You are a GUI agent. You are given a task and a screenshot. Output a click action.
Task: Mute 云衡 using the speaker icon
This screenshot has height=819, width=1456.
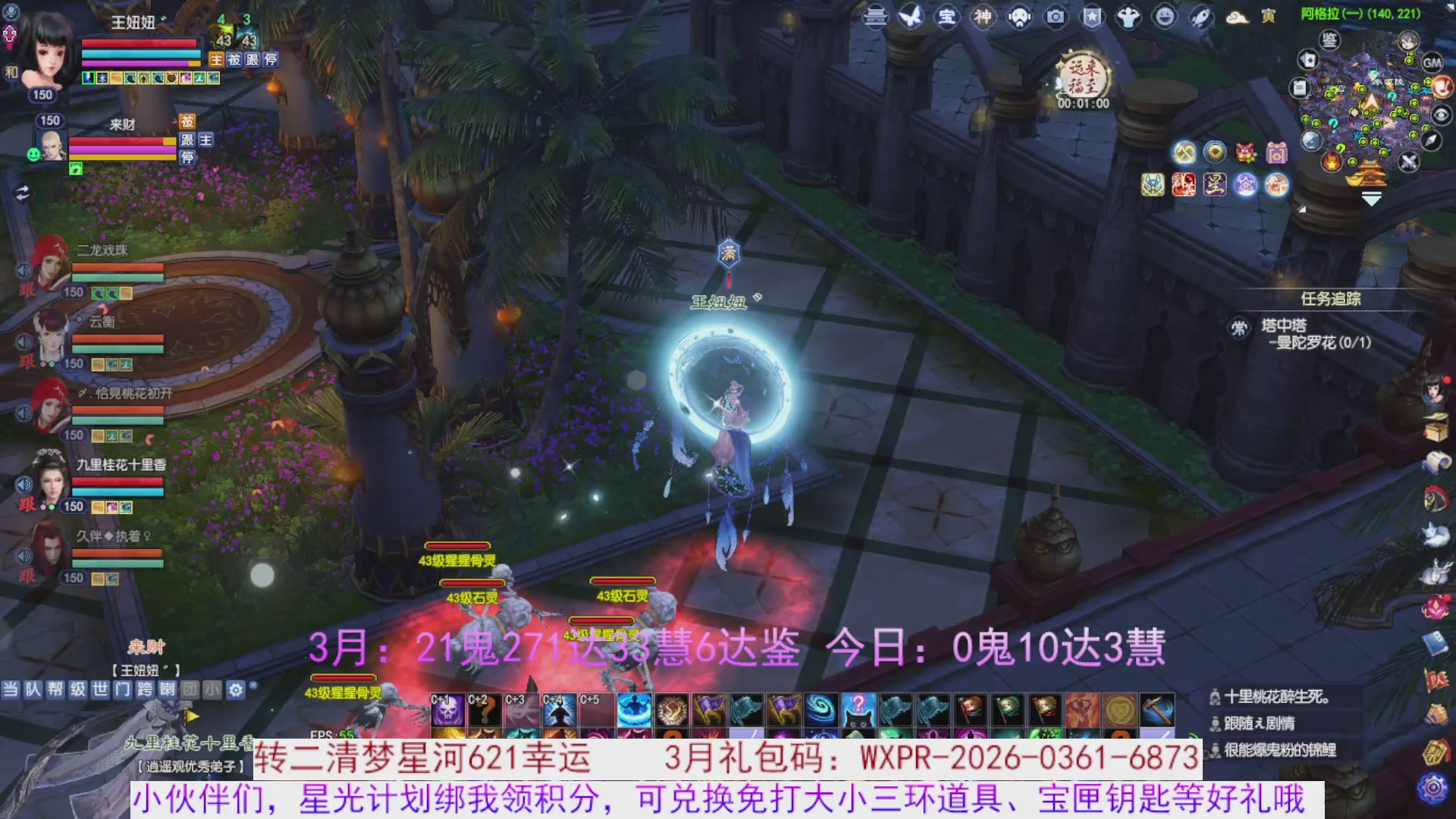[24, 341]
